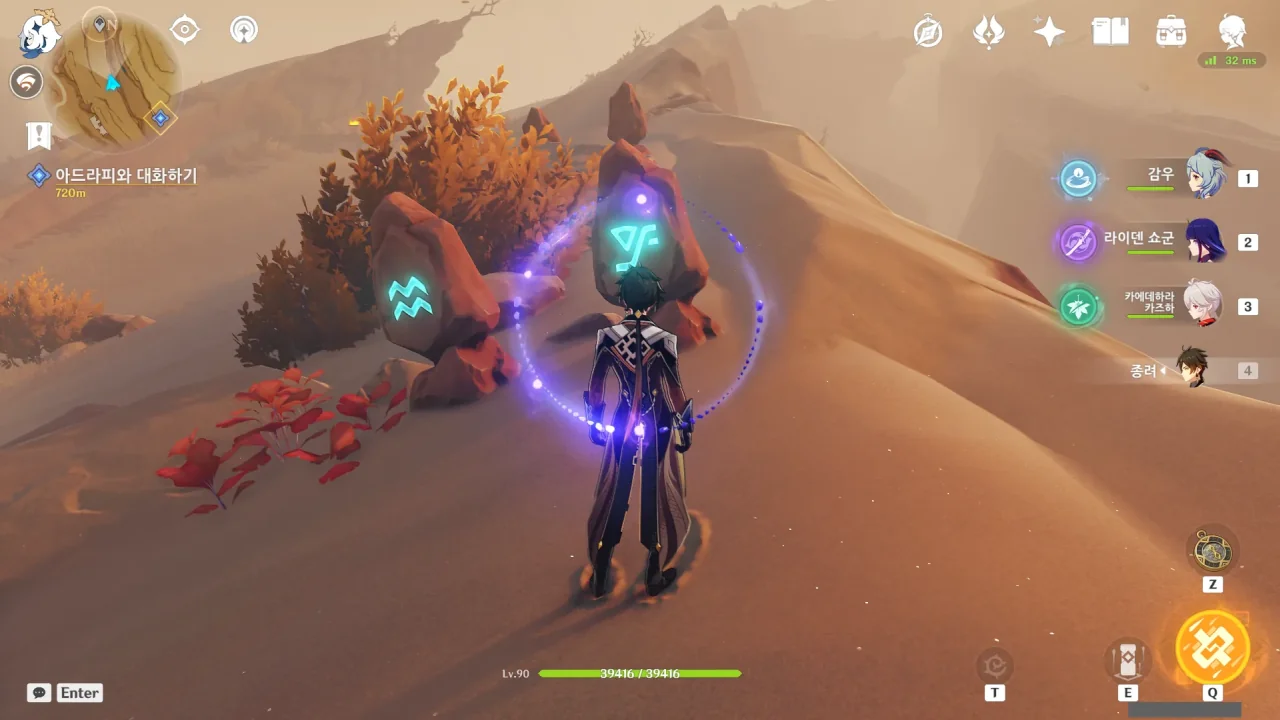Use the compass gadget above Z
1280x720 pixels.
1212,551
